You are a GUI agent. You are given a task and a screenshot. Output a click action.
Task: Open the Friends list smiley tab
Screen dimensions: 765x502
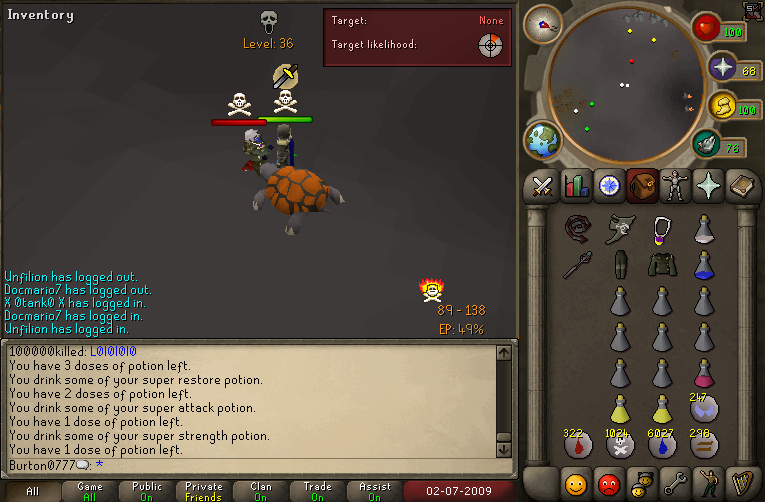point(576,484)
